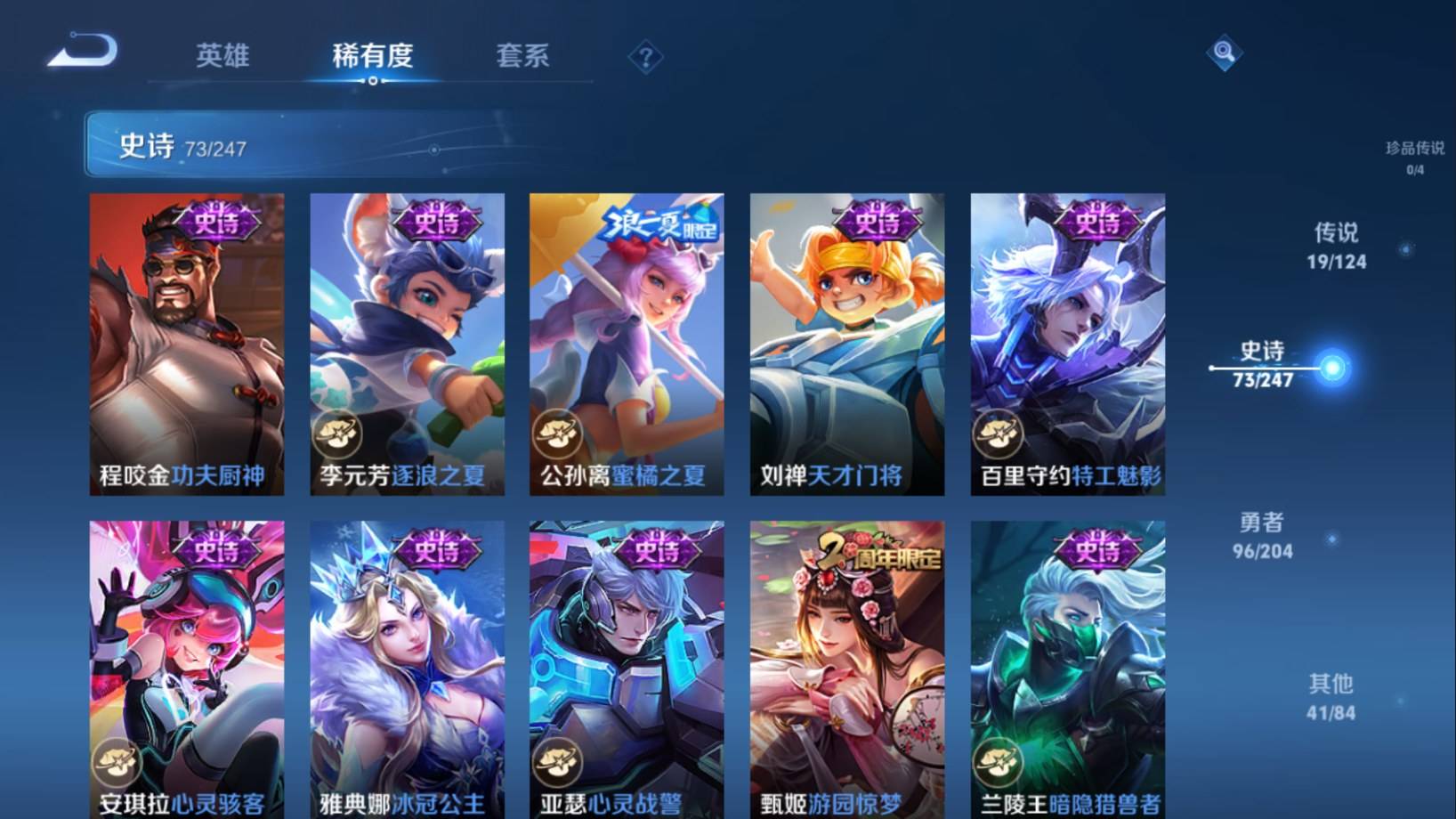This screenshot has height=819, width=1456.
Task: Open the question mark help icon
Action: tap(645, 59)
